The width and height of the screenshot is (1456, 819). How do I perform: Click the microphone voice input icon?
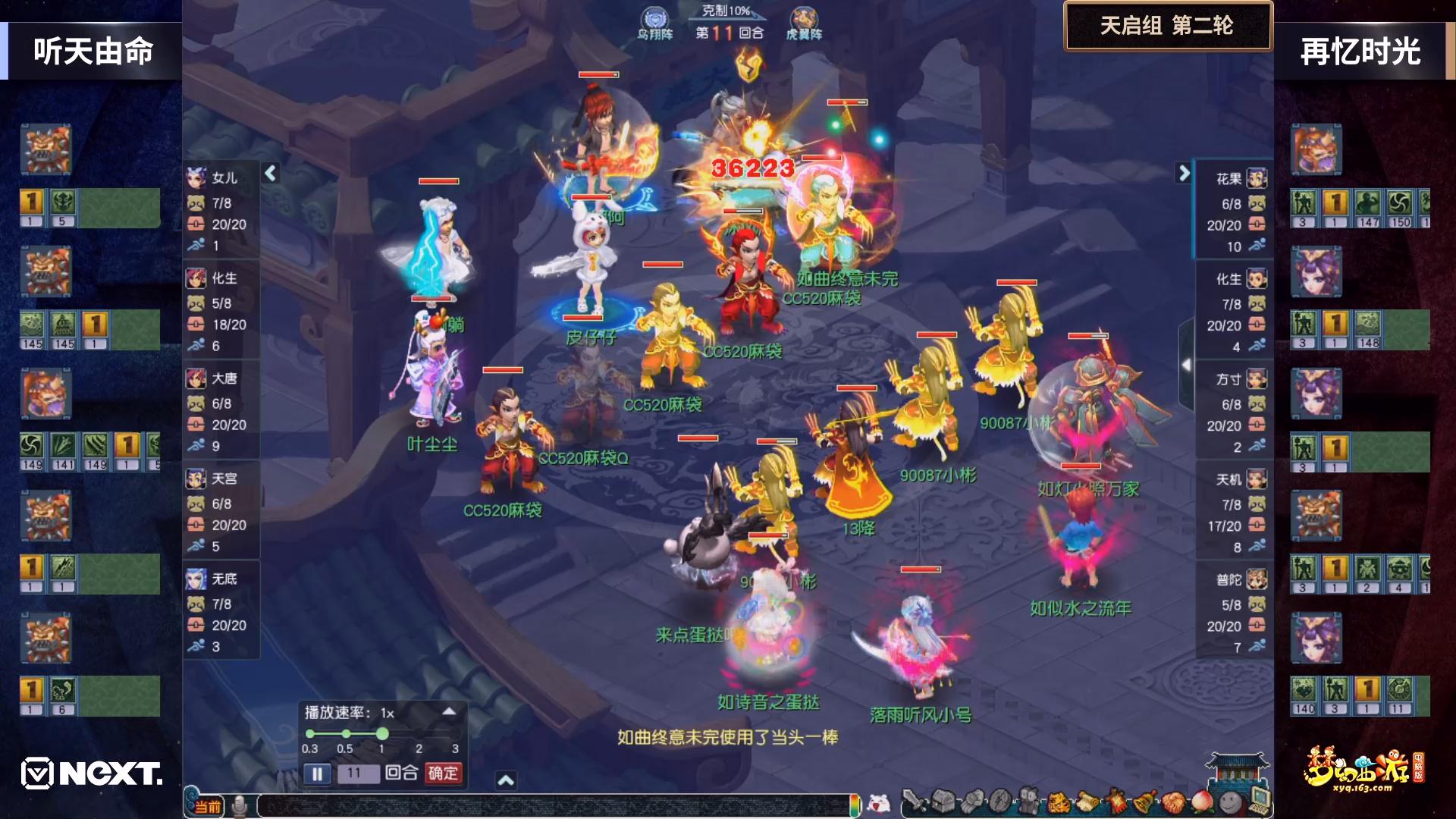coord(240,806)
